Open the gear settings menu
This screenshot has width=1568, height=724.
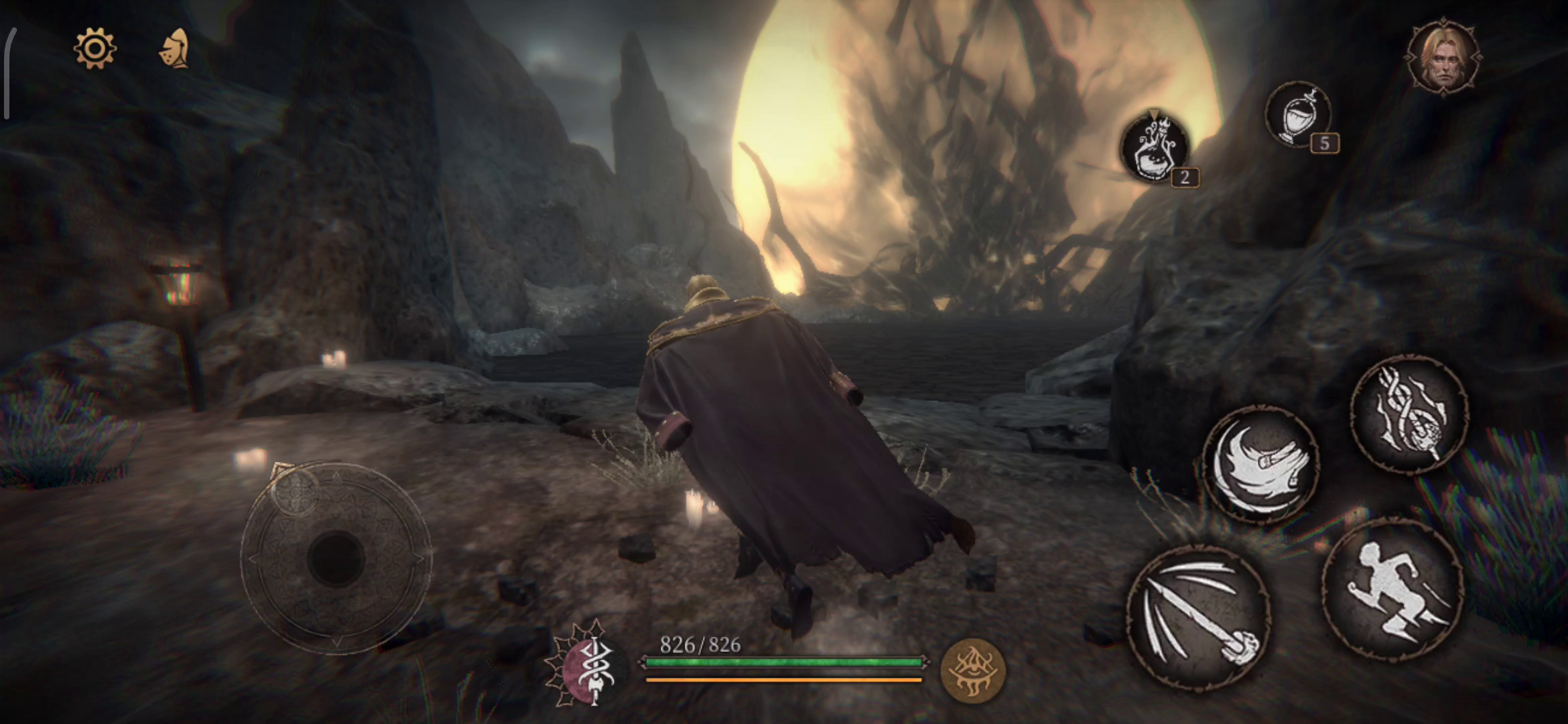coord(94,48)
